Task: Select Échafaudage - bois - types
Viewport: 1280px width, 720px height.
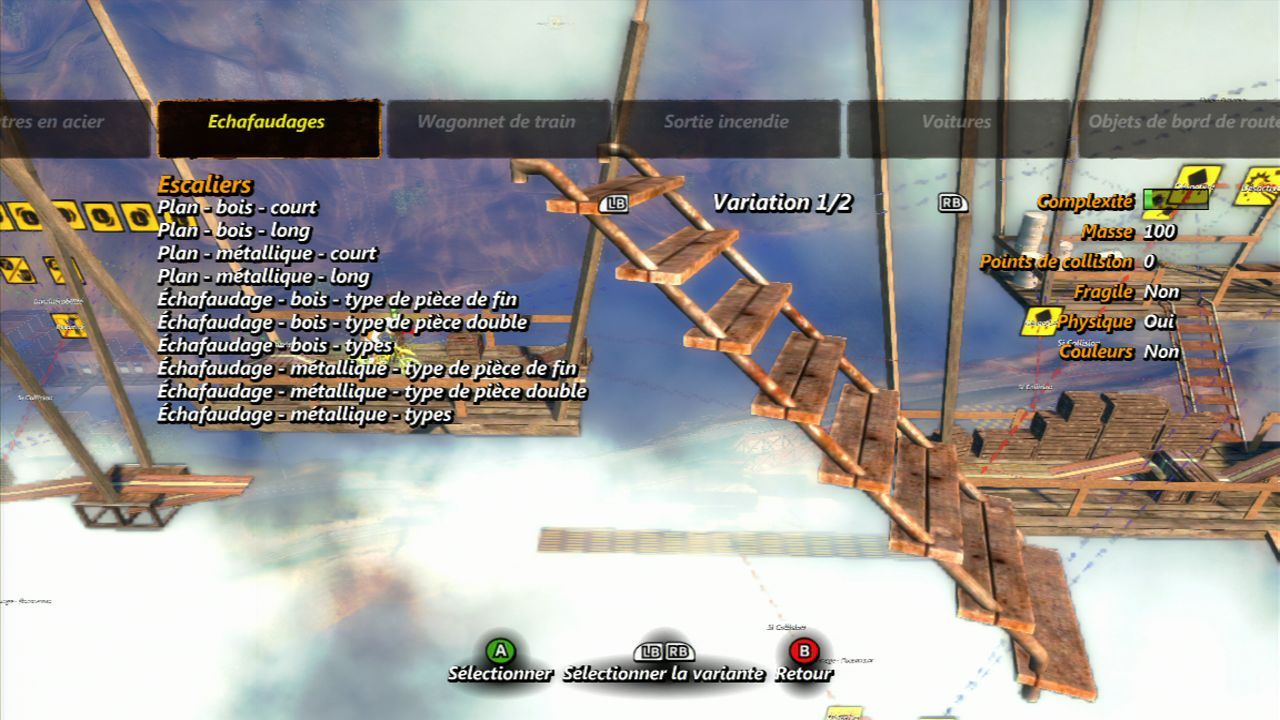Action: pyautogui.click(x=274, y=346)
